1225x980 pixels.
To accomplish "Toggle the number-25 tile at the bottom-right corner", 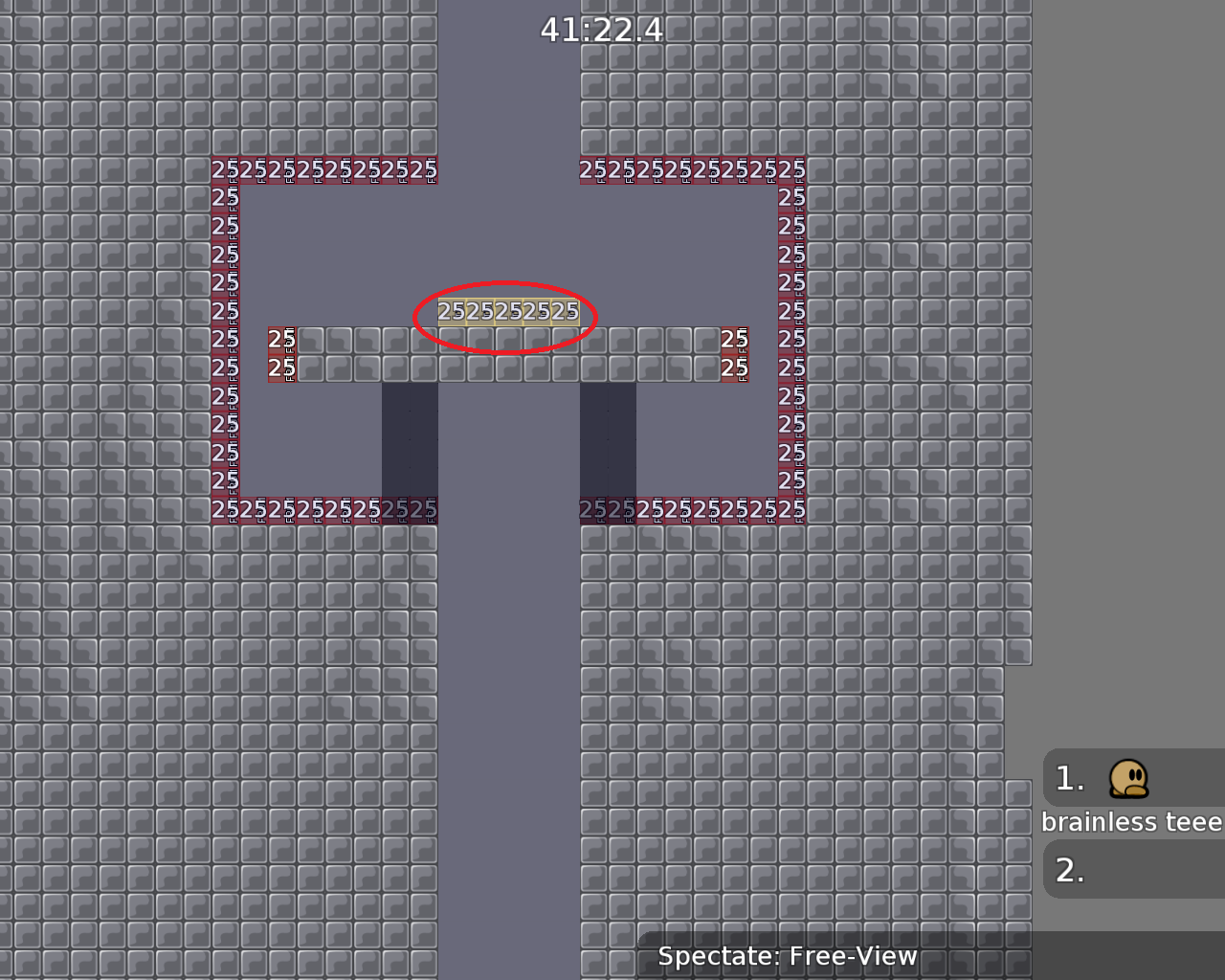I will (x=791, y=510).
